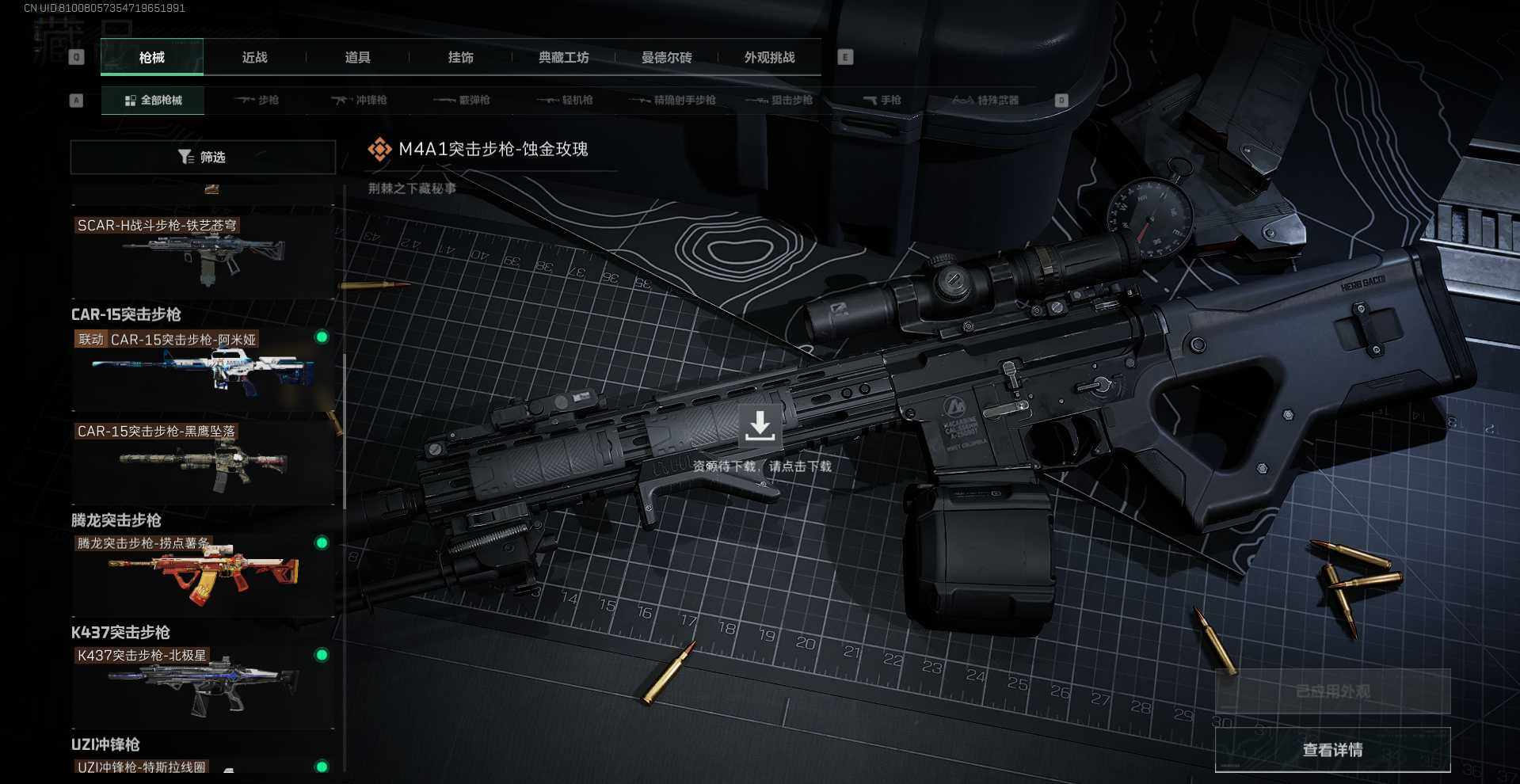Open 查看详情 view details
The image size is (1520, 784).
click(x=1332, y=750)
